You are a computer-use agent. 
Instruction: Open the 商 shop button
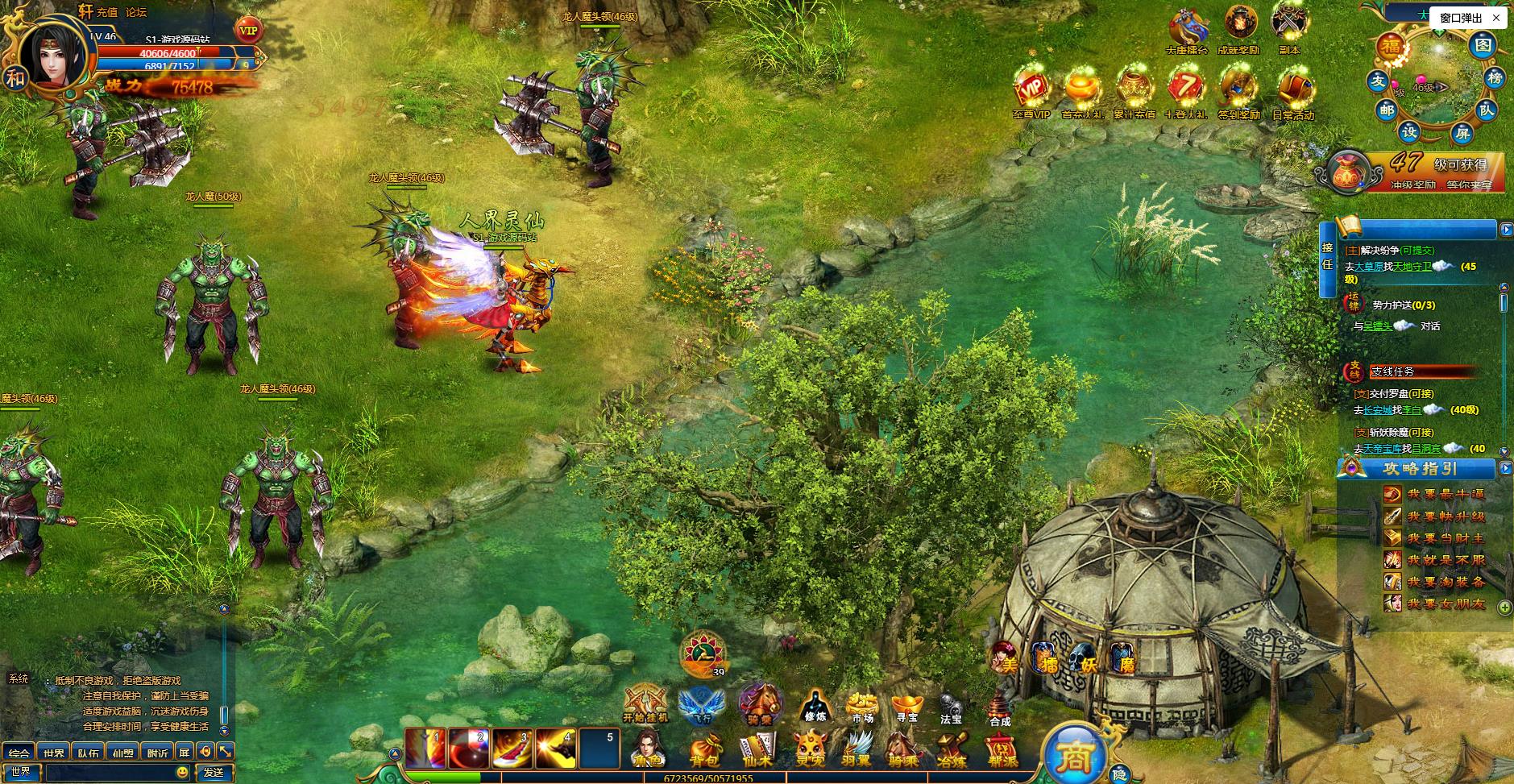(x=1074, y=755)
